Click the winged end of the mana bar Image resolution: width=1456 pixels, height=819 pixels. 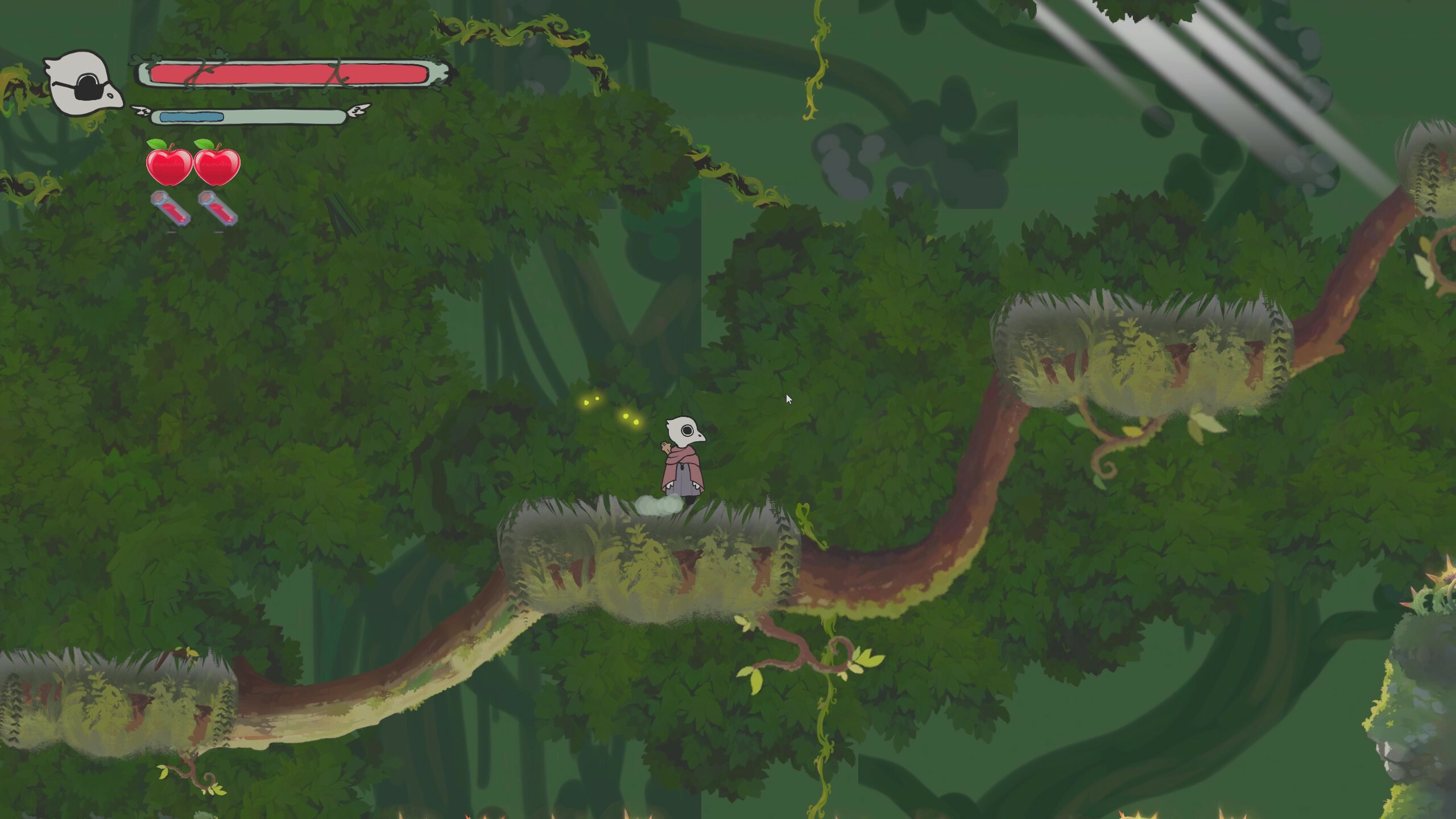point(358,110)
